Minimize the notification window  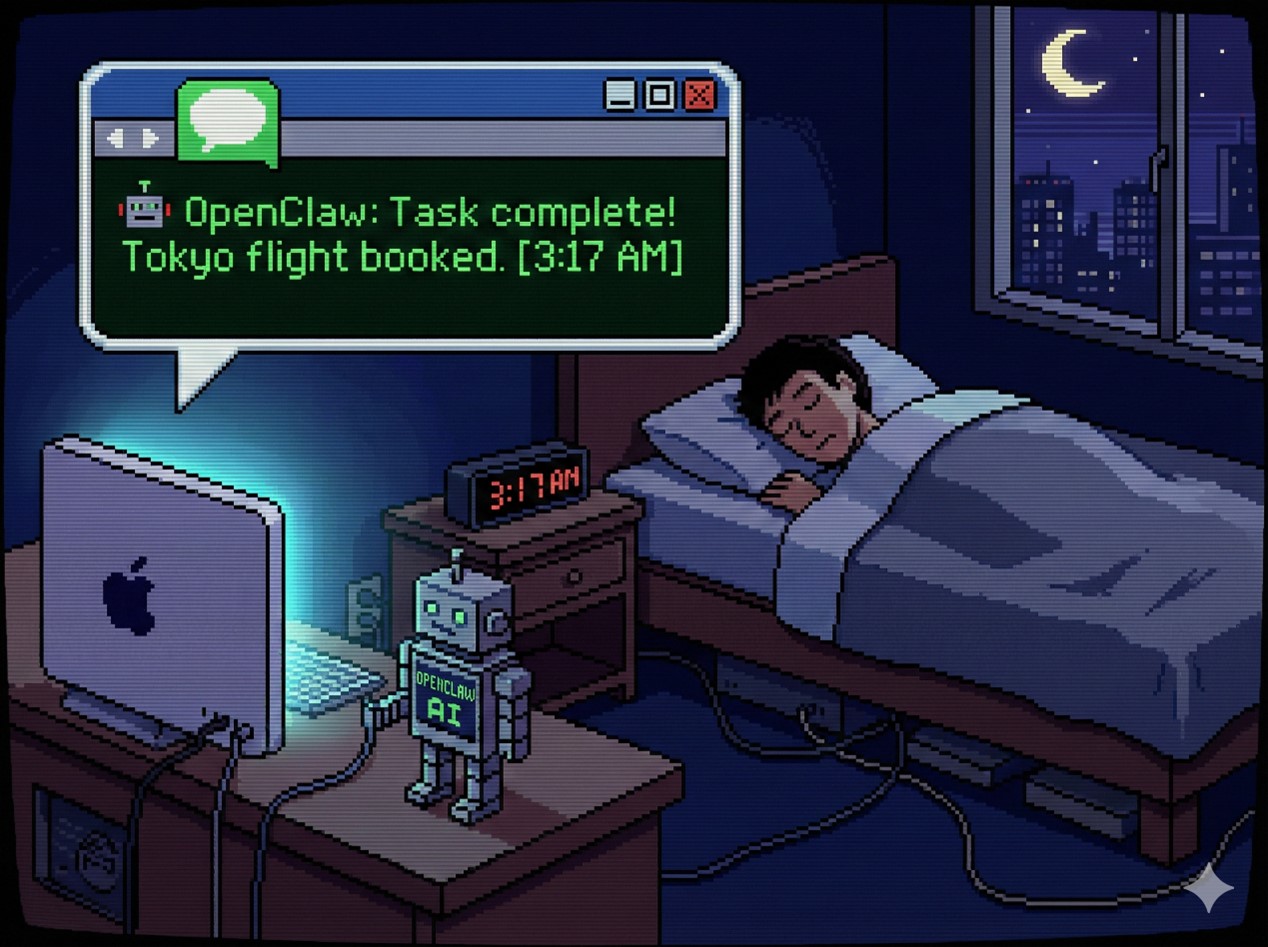click(x=620, y=95)
